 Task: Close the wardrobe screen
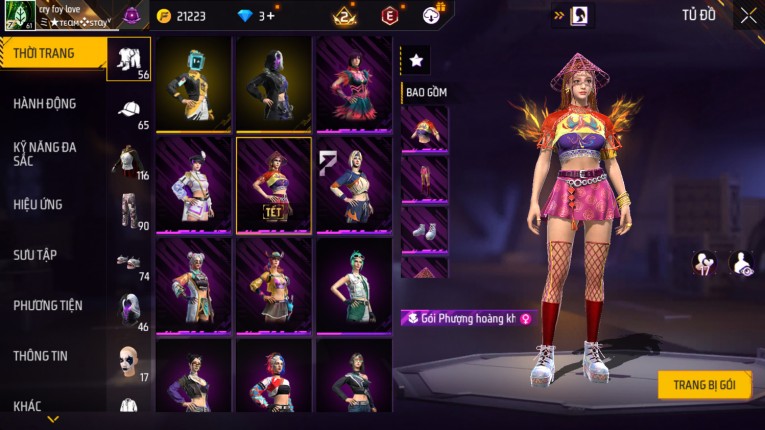click(x=748, y=15)
